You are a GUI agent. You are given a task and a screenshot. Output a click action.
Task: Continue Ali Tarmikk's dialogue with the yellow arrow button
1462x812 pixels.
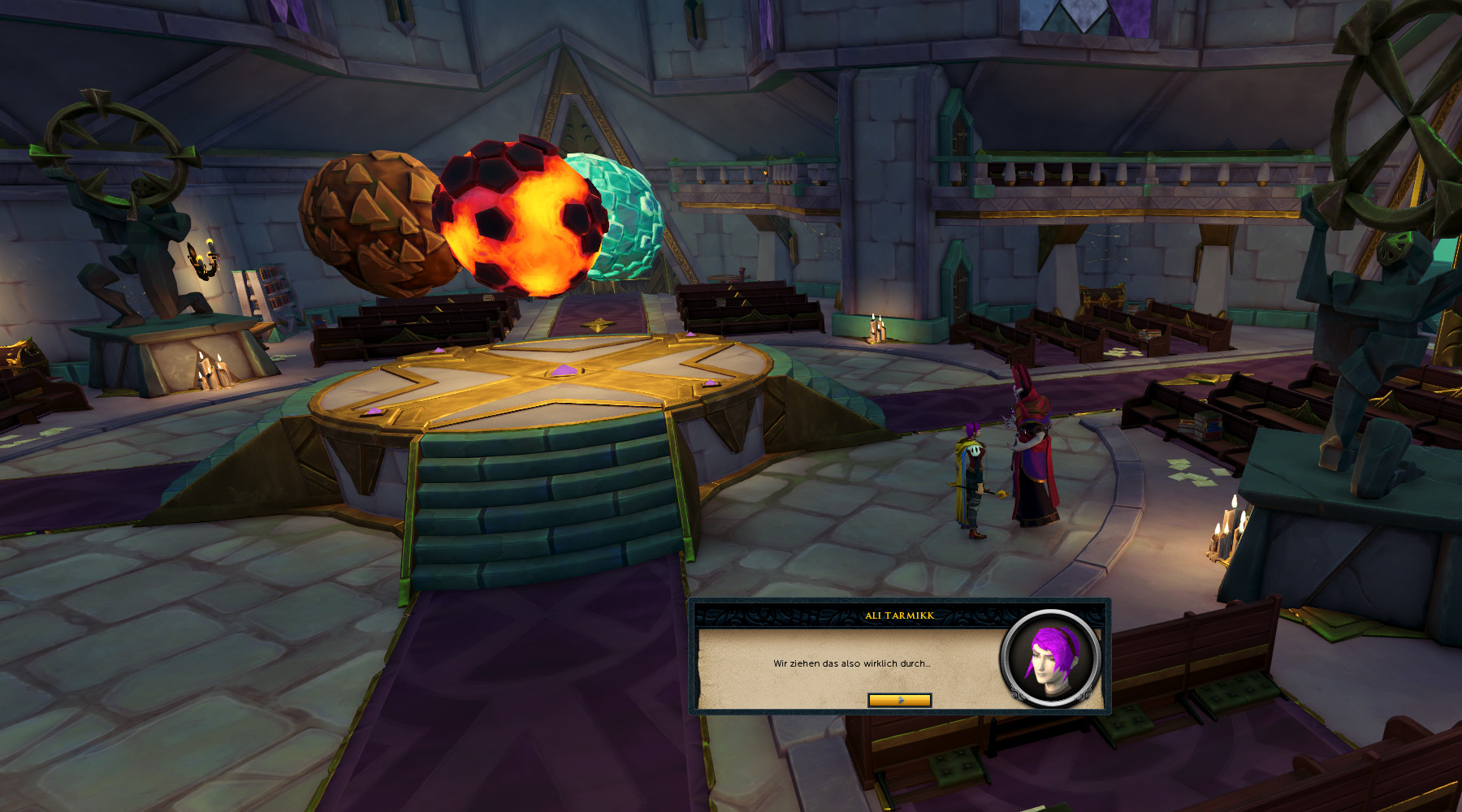click(x=899, y=700)
